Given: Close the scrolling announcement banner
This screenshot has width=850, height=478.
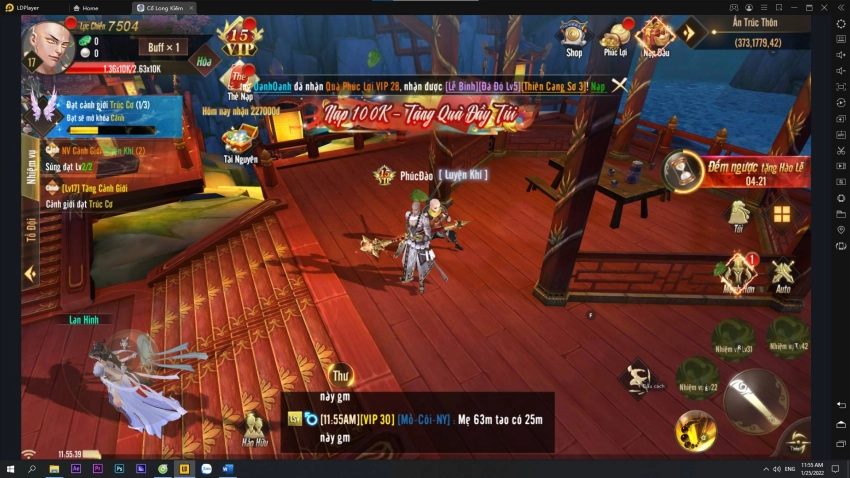Looking at the screenshot, I should (620, 85).
